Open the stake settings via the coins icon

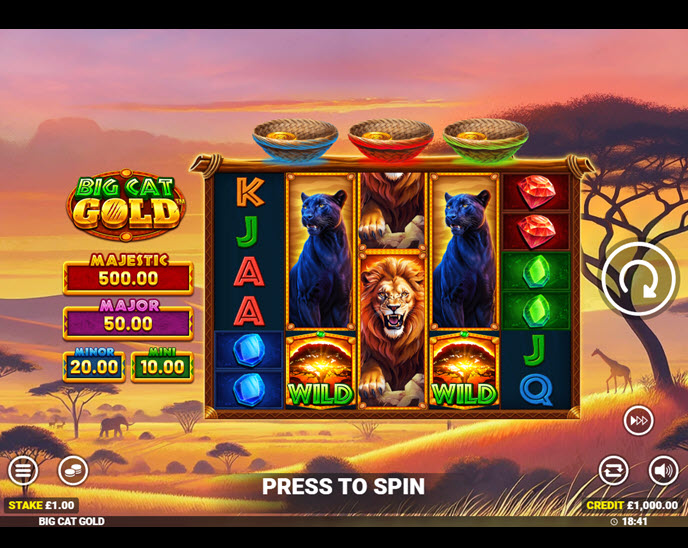73,470
